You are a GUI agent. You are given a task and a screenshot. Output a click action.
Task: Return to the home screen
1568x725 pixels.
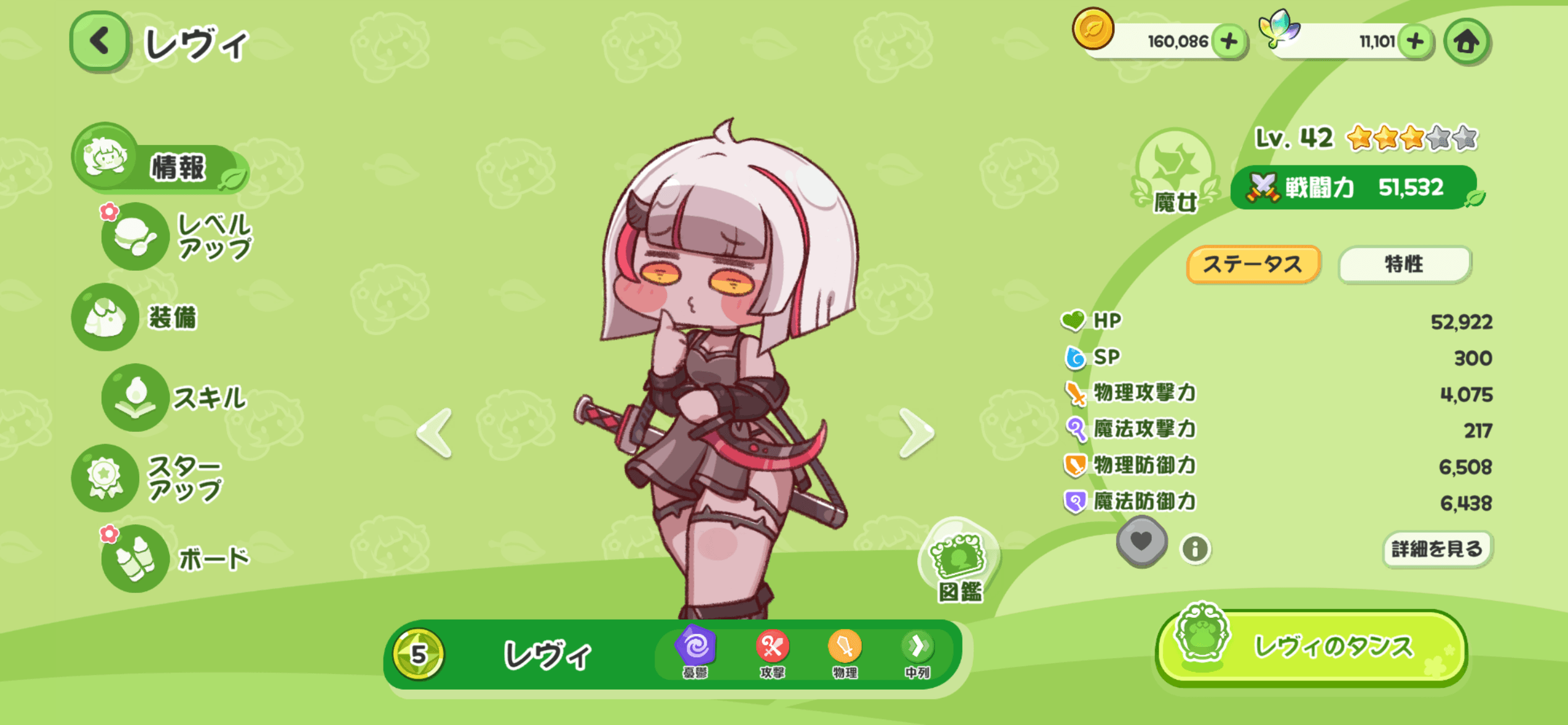click(x=1466, y=42)
